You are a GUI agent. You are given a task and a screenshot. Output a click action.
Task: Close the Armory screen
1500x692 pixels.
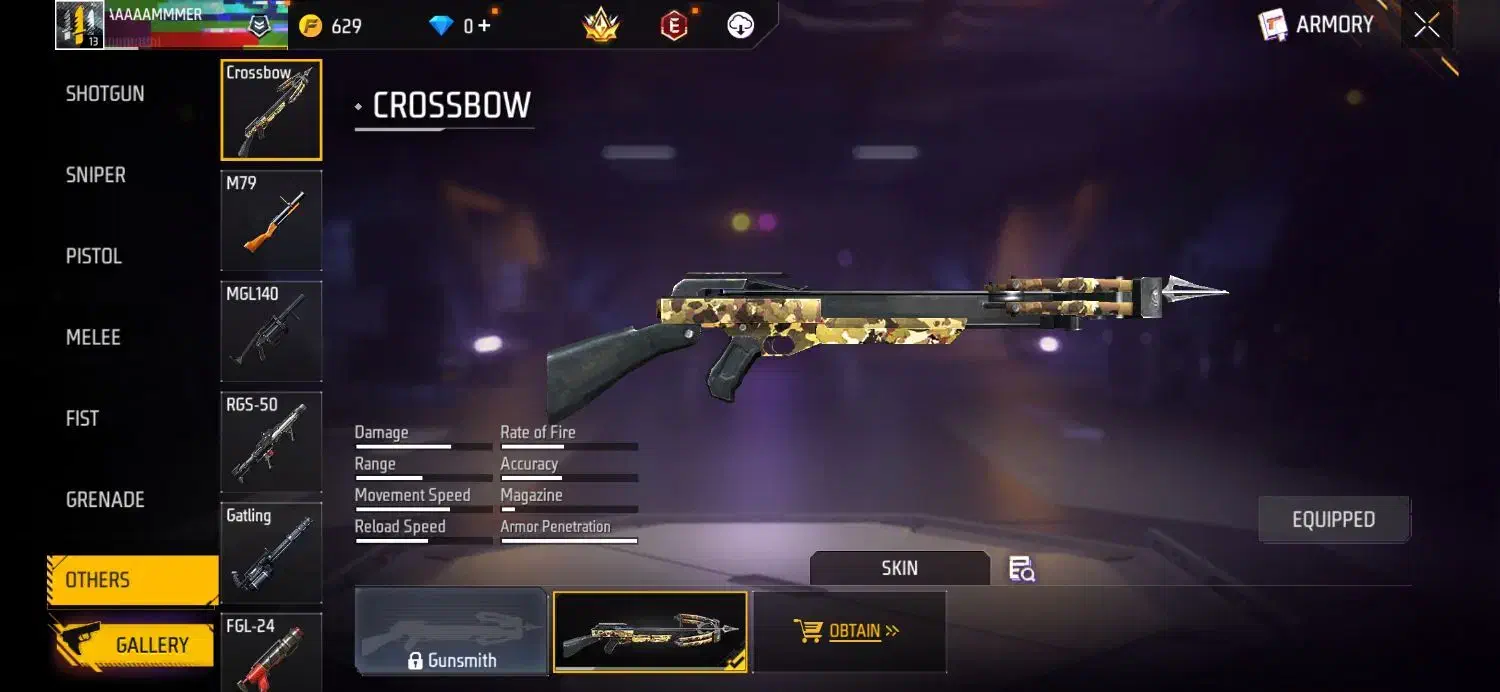pos(1427,26)
